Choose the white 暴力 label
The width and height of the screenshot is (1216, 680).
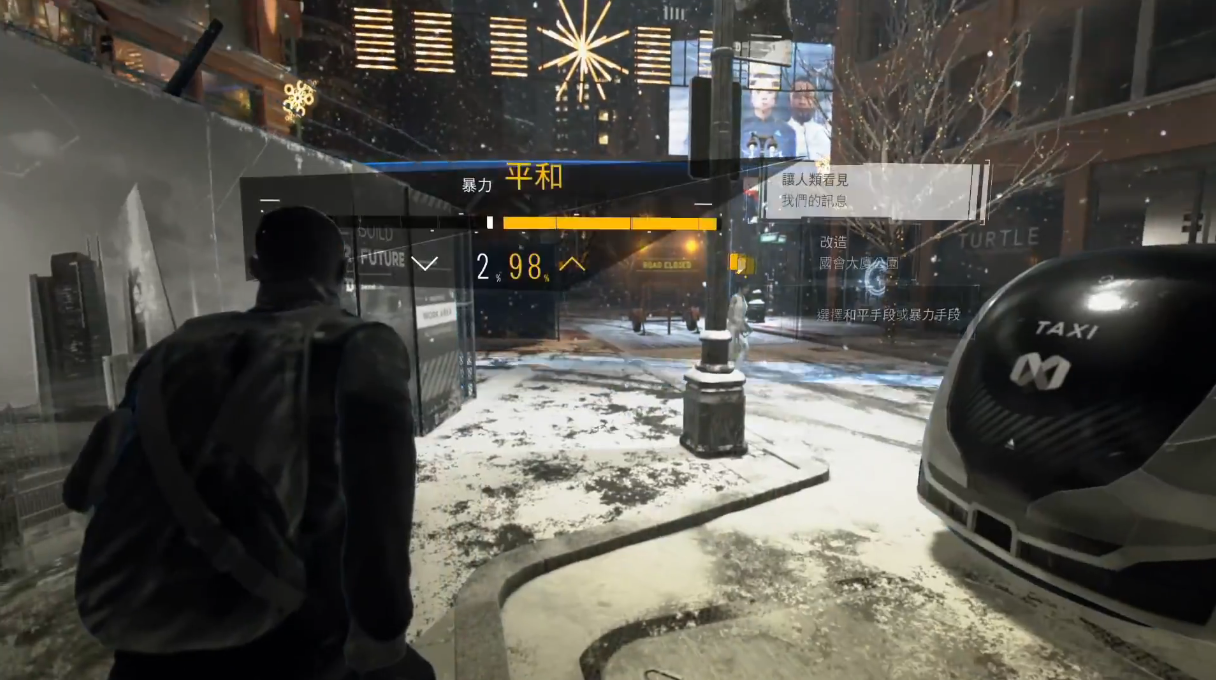(476, 185)
